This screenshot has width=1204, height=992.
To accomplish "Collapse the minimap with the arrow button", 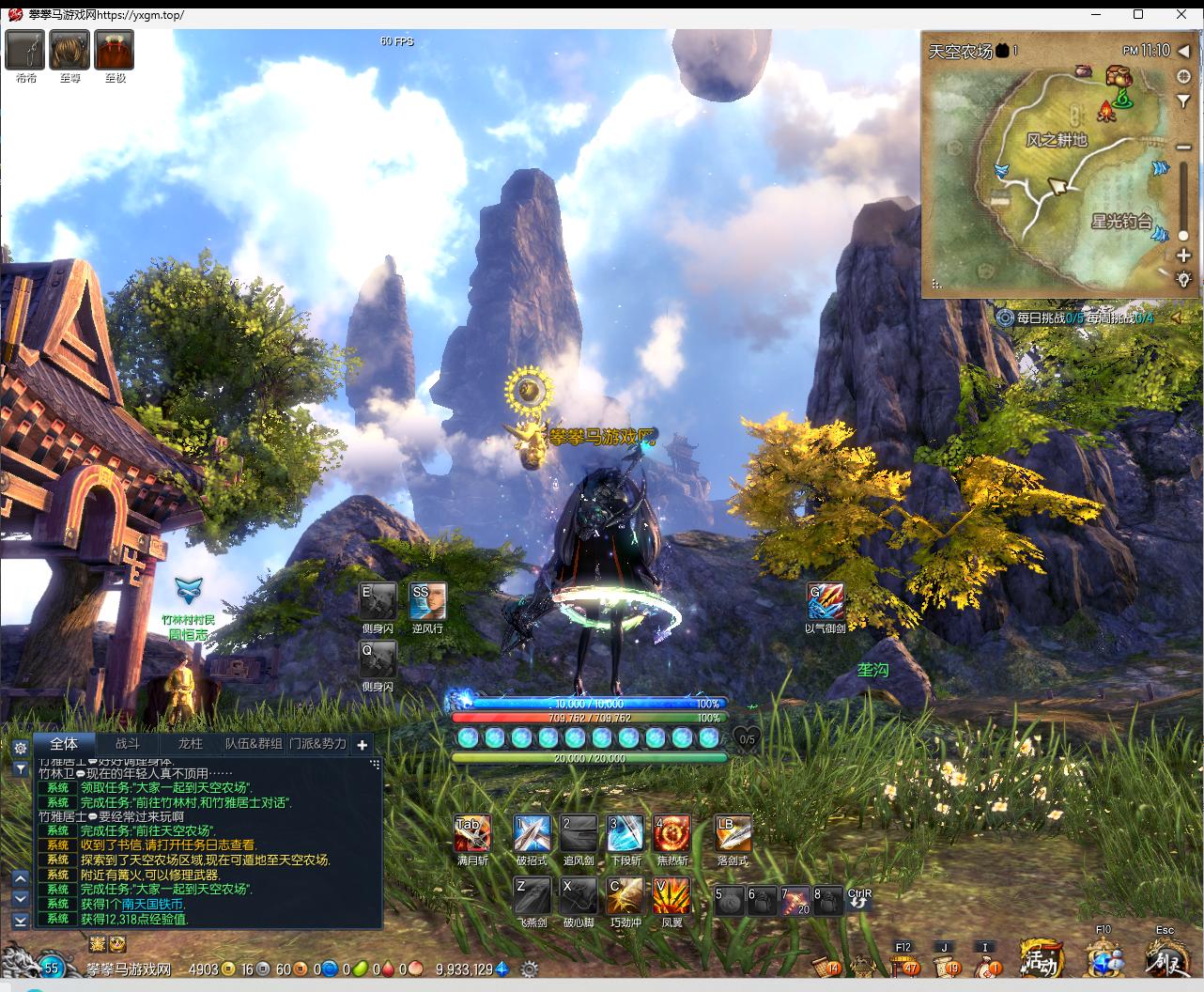I will pos(1184,51).
